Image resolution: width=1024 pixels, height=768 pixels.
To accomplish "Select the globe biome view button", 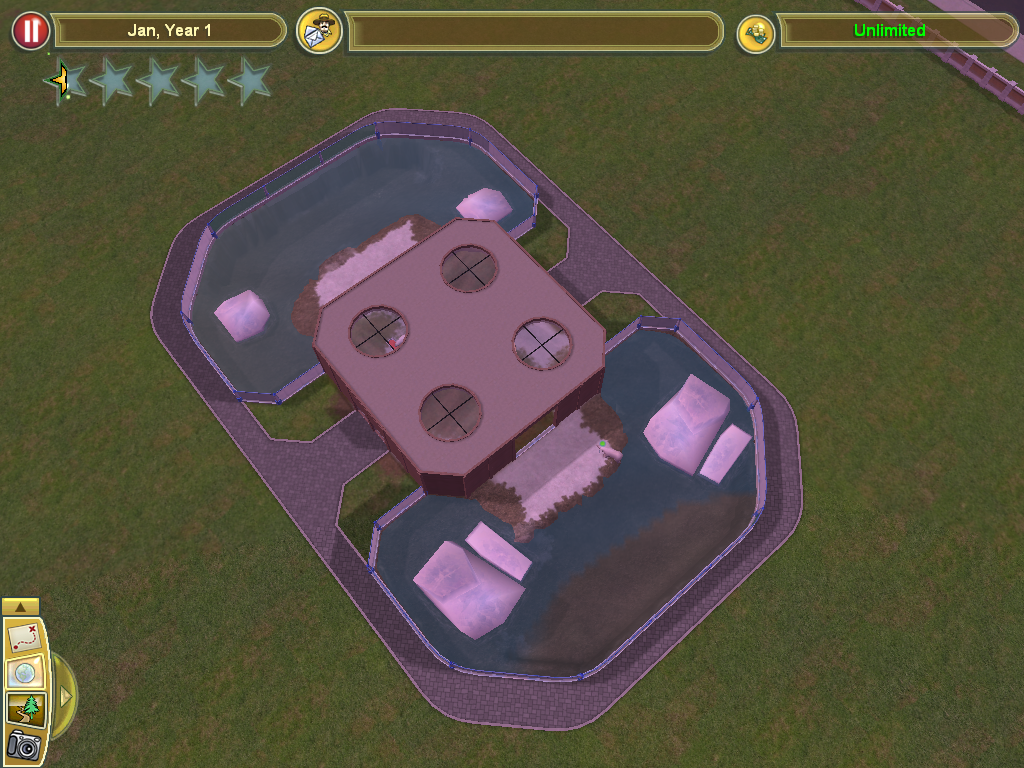I will [22, 674].
